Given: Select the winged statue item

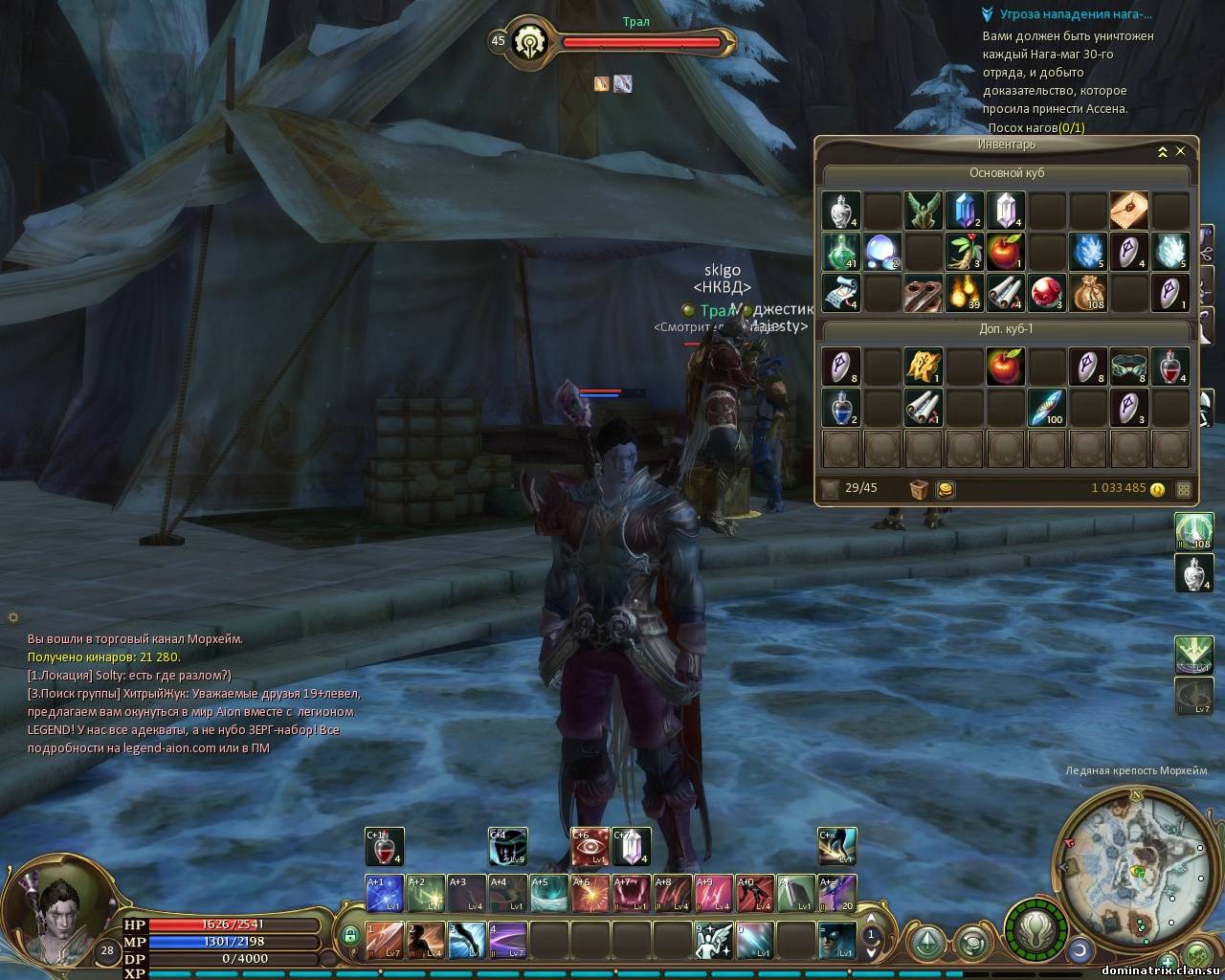Looking at the screenshot, I should (923, 211).
